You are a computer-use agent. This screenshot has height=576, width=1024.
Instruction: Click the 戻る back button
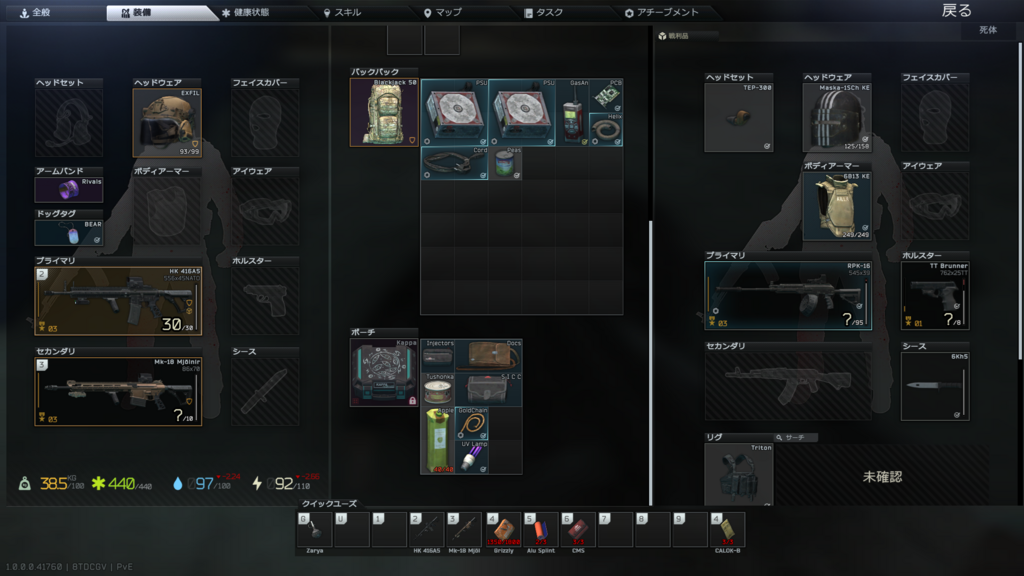[x=956, y=11]
